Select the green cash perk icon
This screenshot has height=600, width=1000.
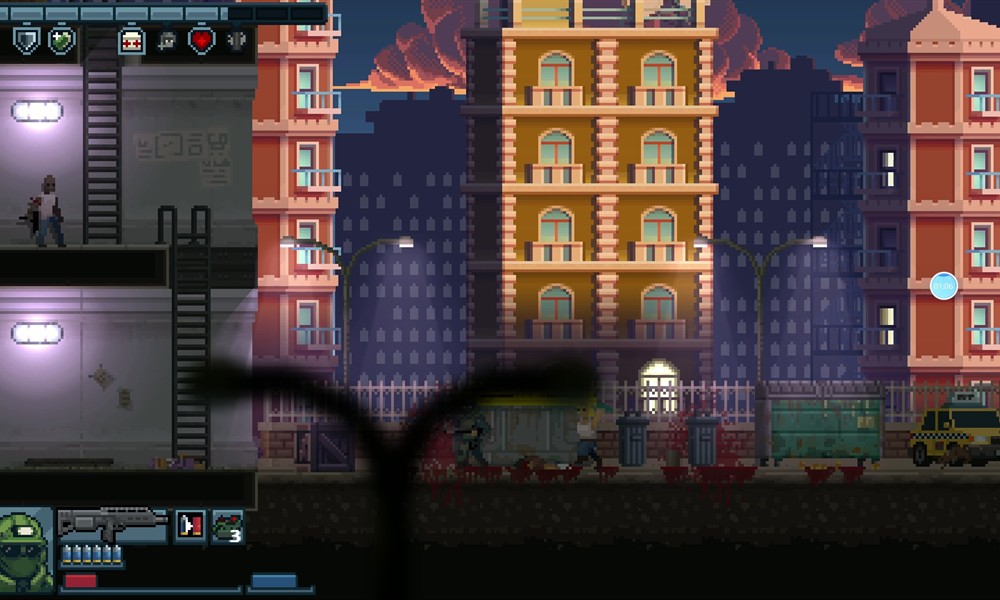[x=62, y=41]
